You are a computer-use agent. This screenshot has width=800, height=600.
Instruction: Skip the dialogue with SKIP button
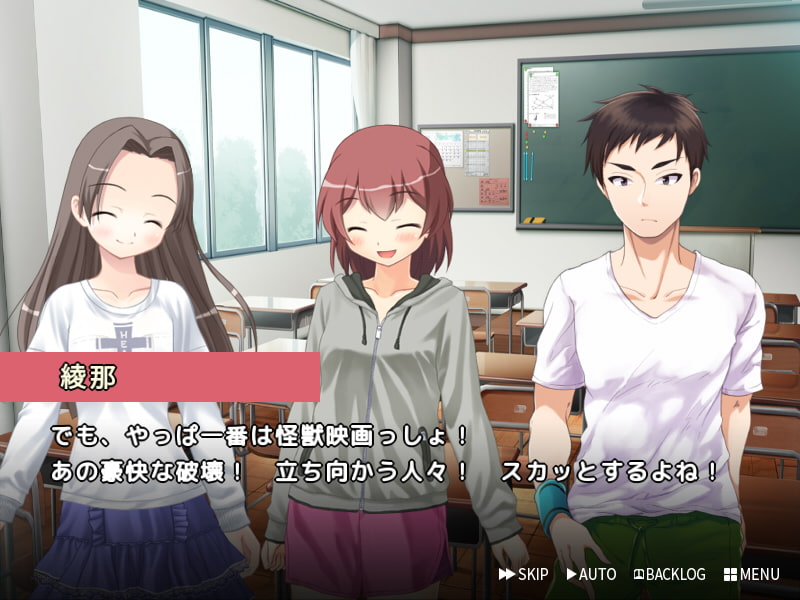coord(524,574)
